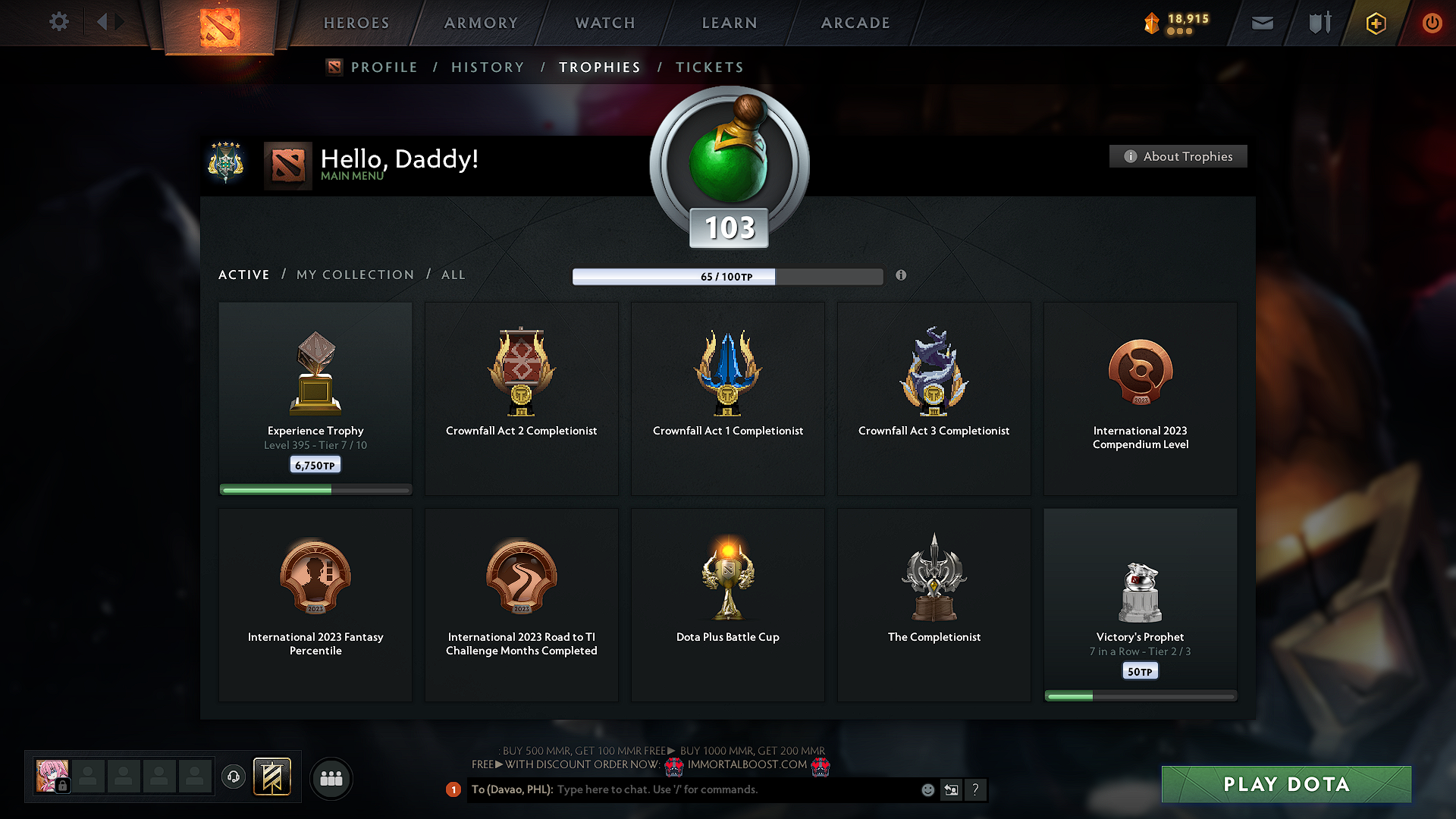Open the Dota 2 logo main menu icon
Screen dimensions: 1456x819
coord(221,24)
